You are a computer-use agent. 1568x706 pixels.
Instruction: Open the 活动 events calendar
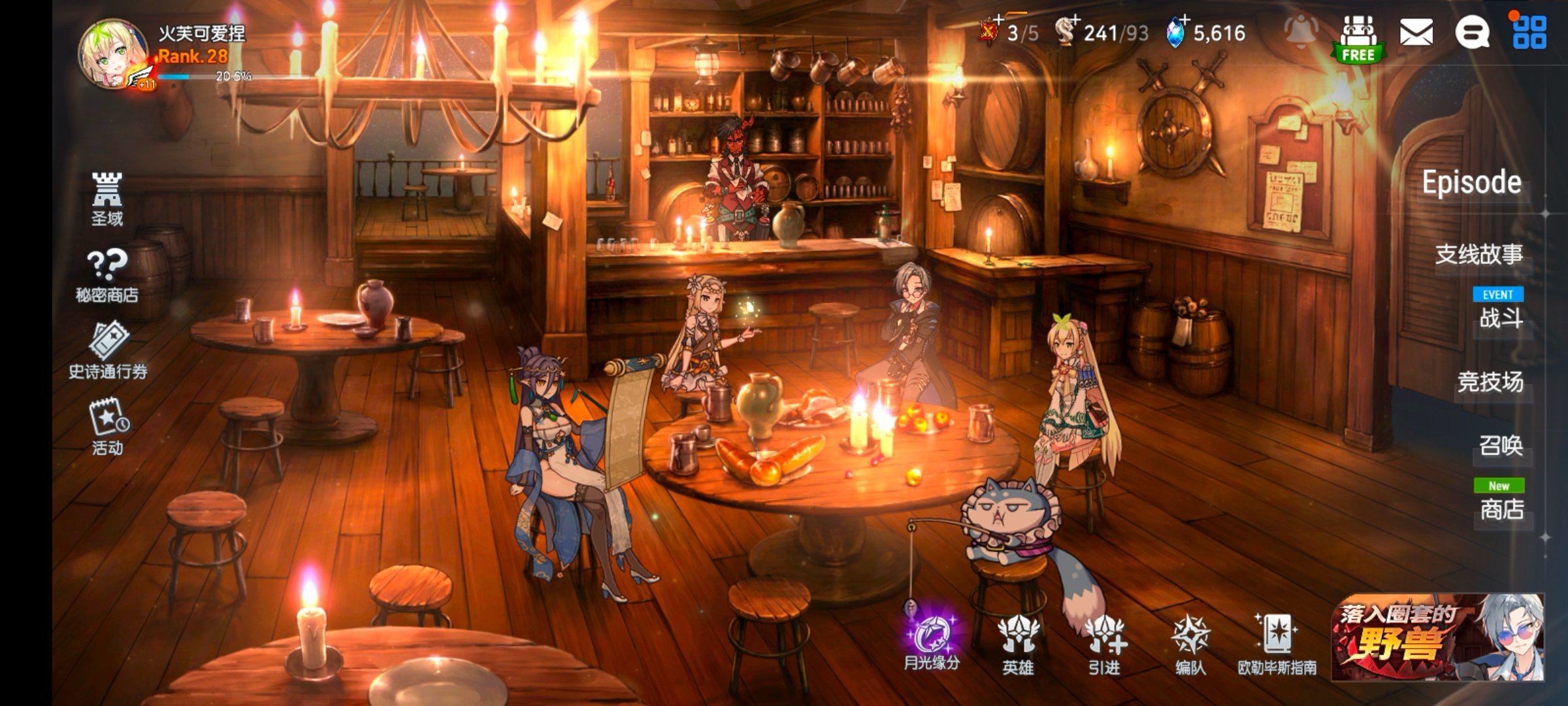pos(108,426)
